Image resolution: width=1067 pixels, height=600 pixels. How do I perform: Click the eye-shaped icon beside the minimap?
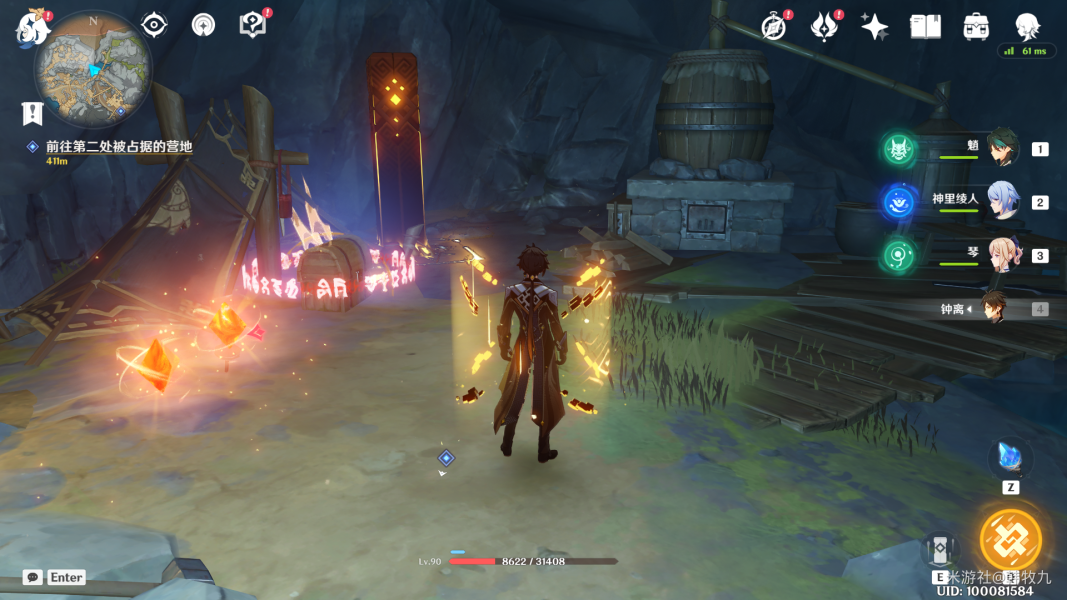(154, 25)
